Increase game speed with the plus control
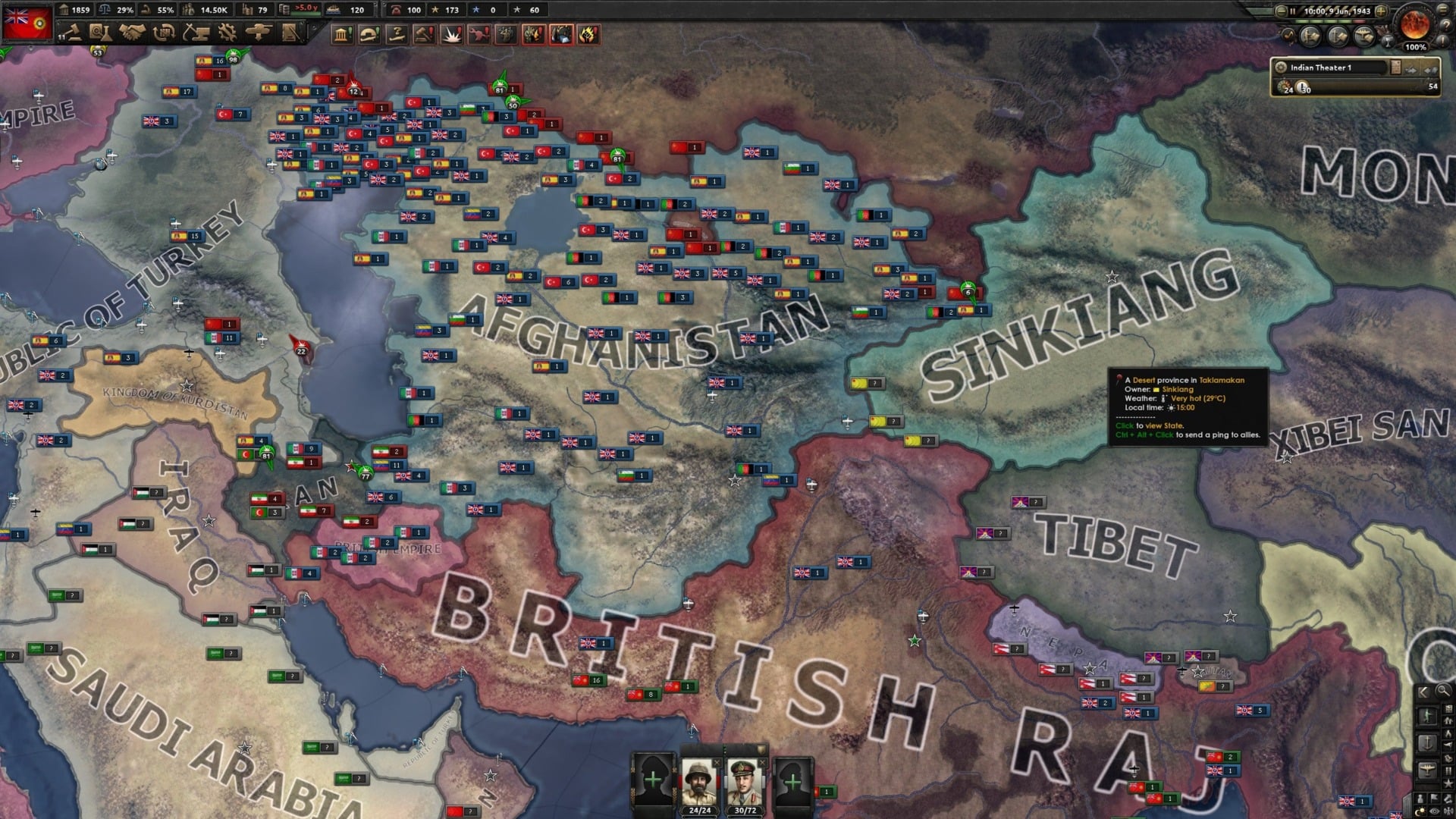 [1380, 11]
